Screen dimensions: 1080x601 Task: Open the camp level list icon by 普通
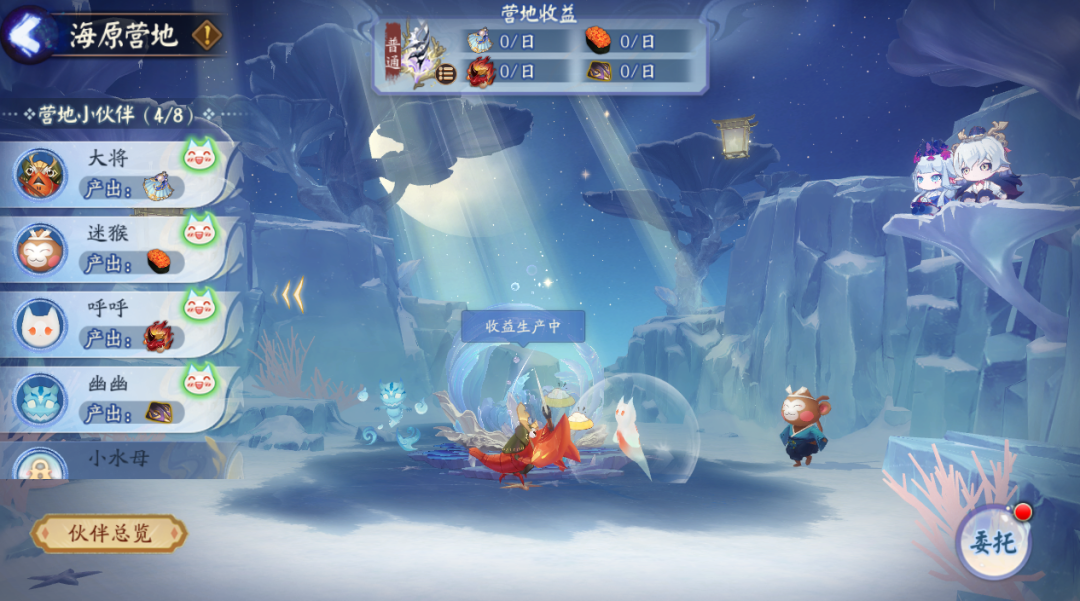(x=446, y=73)
